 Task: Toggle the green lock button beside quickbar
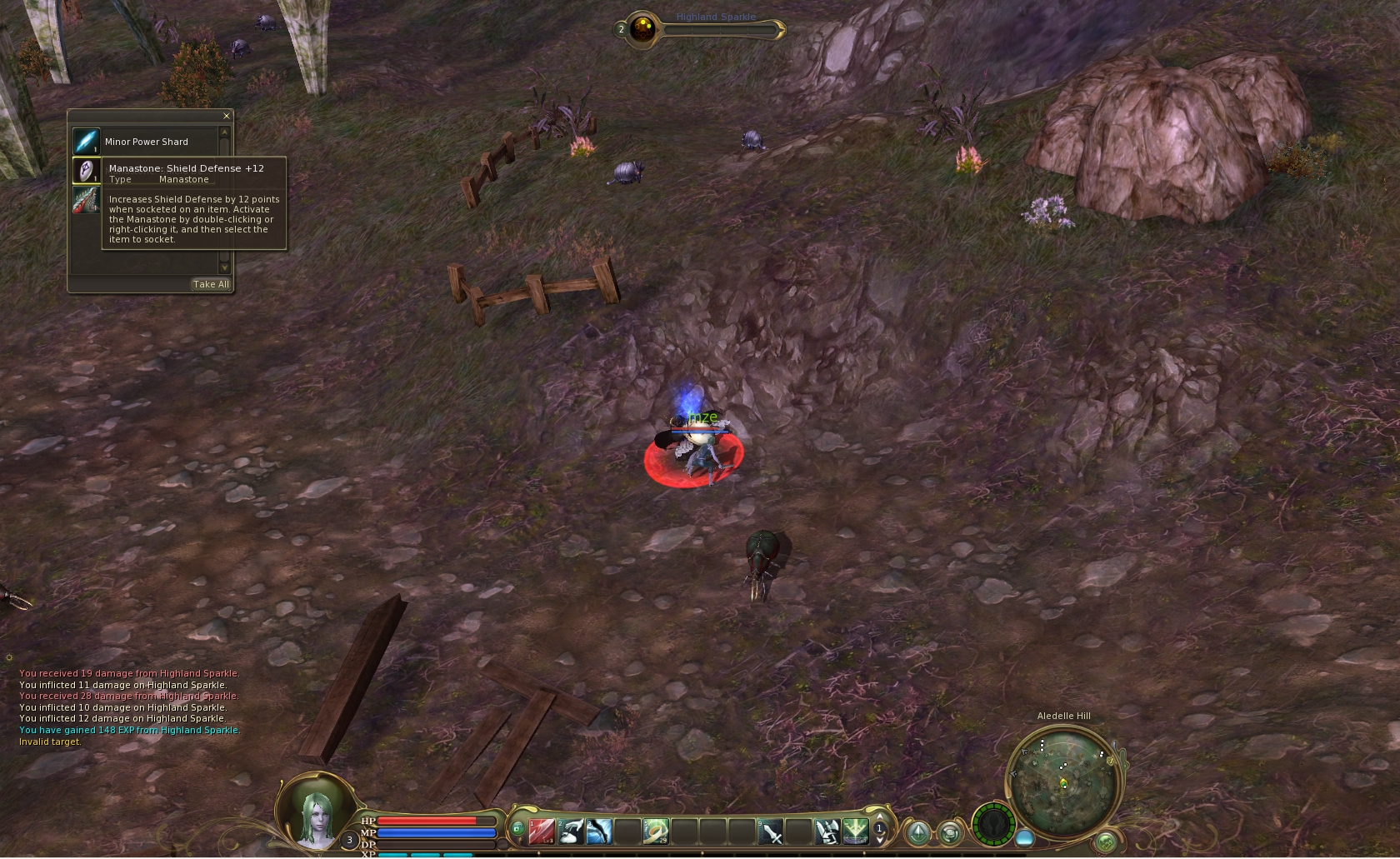[x=517, y=829]
